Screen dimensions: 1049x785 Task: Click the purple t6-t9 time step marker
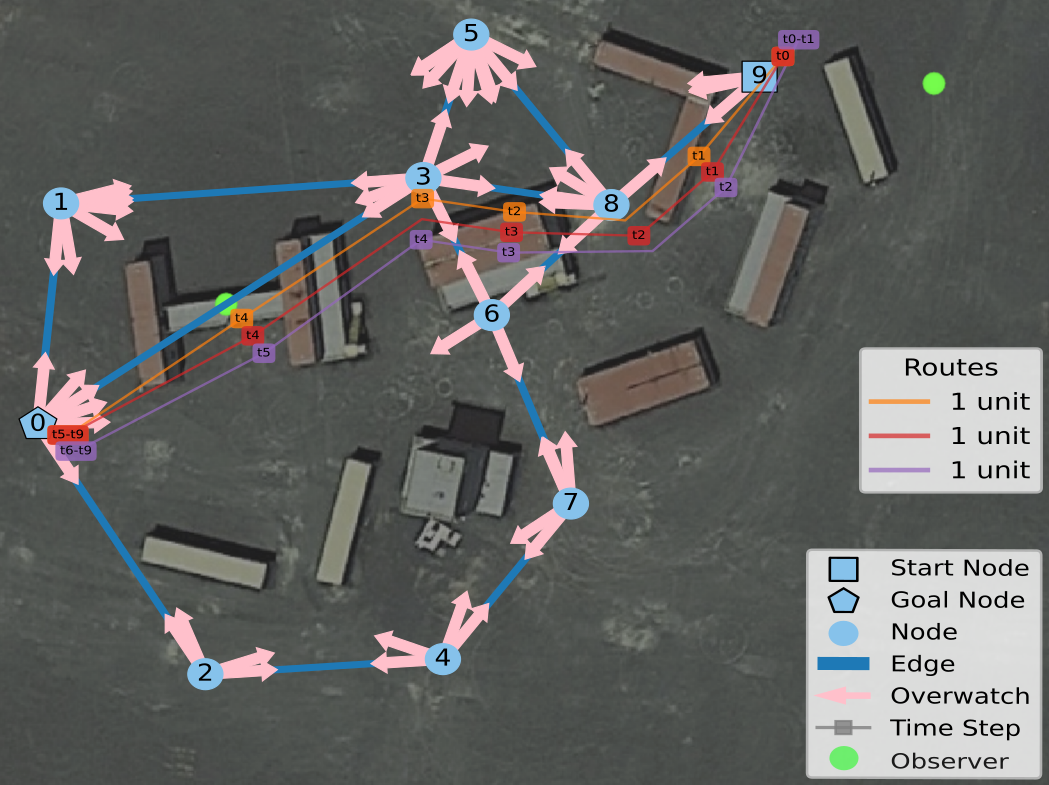pyautogui.click(x=76, y=451)
